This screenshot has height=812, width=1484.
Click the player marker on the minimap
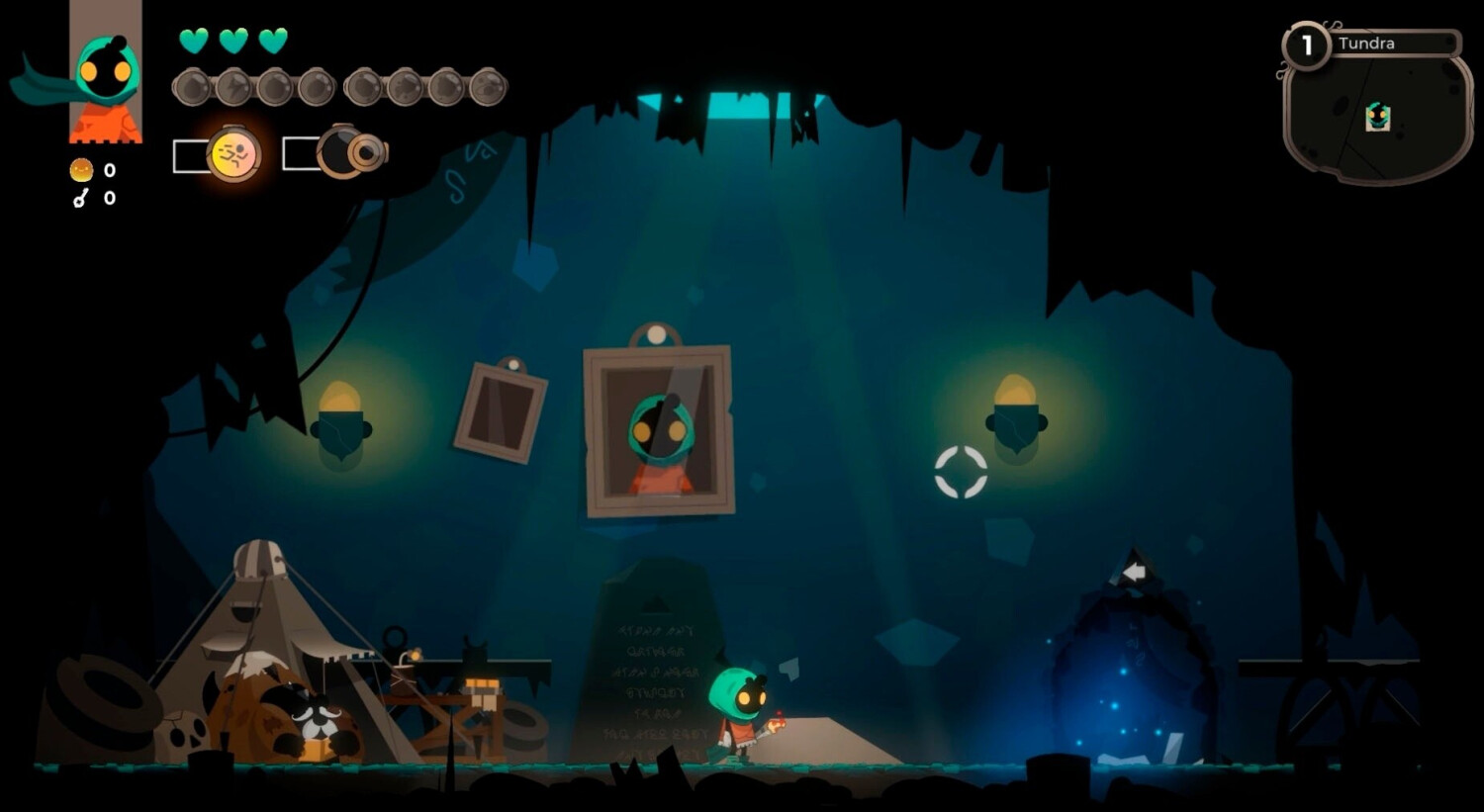point(1377,118)
